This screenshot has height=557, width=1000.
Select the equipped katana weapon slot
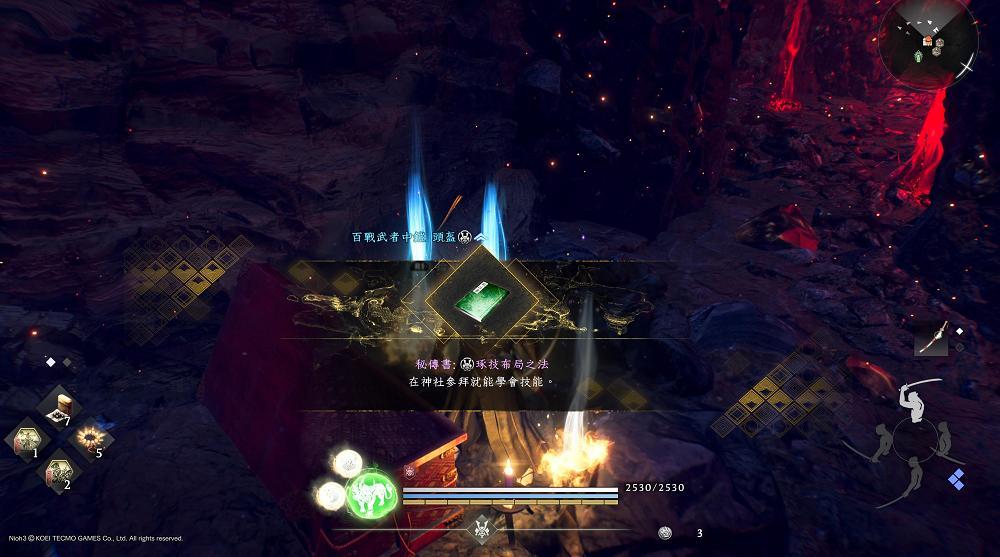pos(930,340)
